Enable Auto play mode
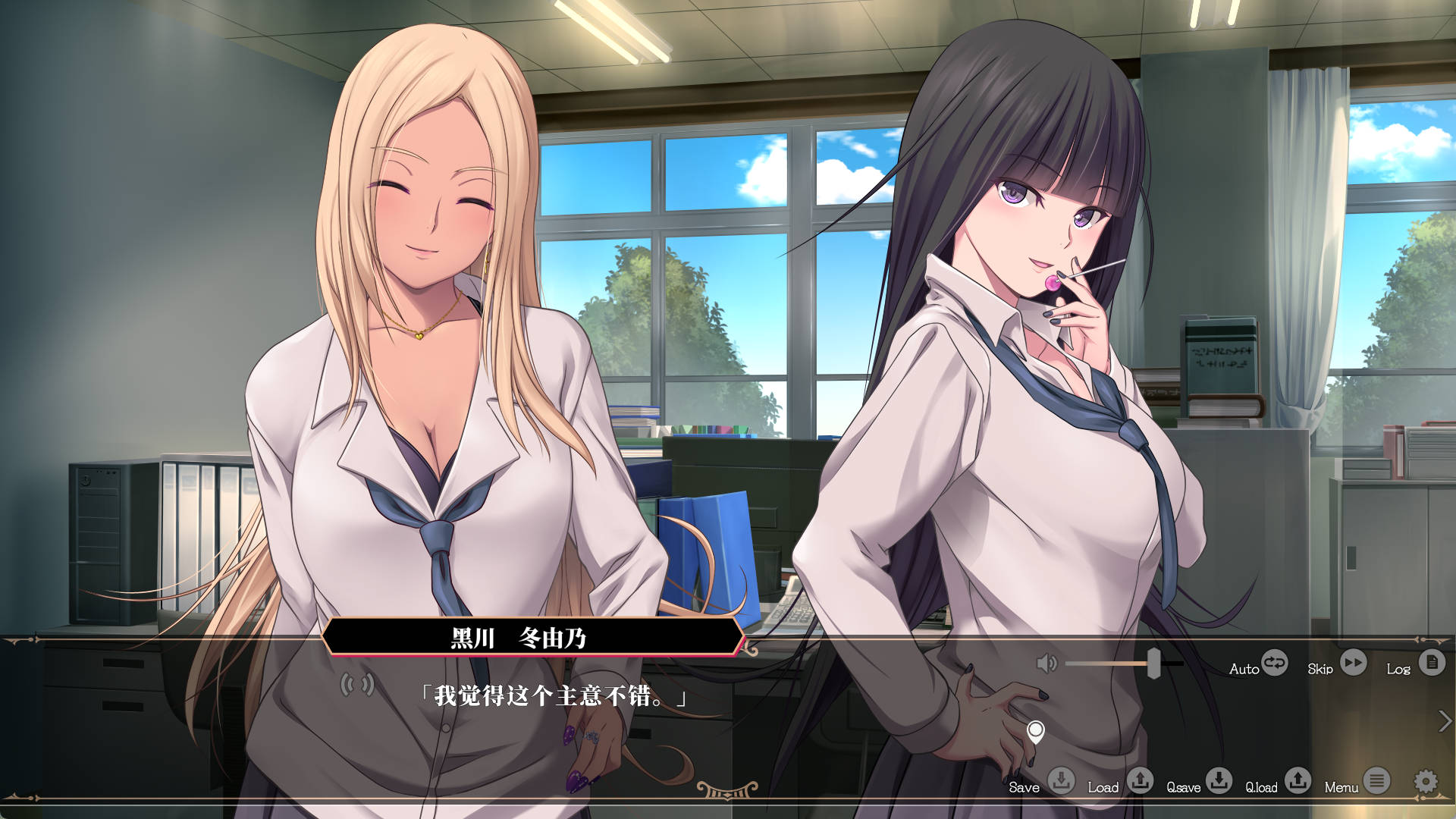 [x=1274, y=664]
